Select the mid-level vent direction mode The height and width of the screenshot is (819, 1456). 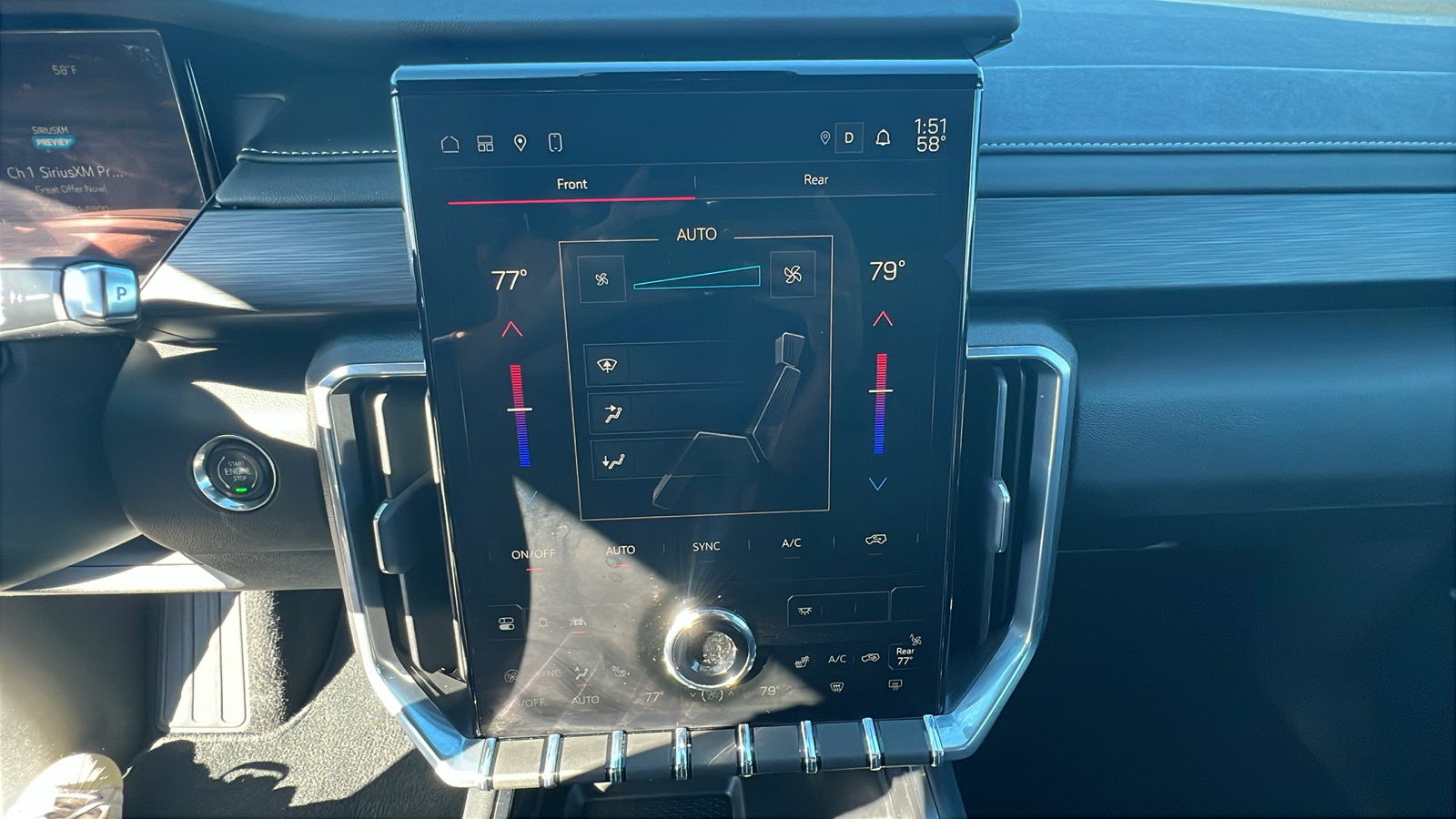[615, 410]
